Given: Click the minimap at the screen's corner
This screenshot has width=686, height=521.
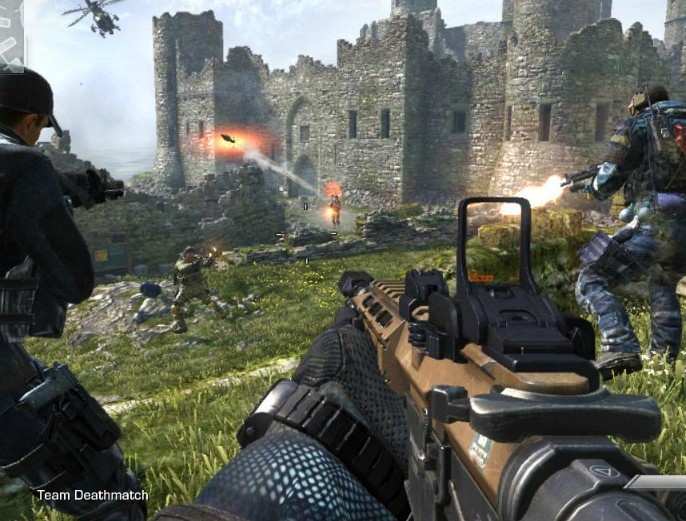Looking at the screenshot, I should click(x=11, y=36).
